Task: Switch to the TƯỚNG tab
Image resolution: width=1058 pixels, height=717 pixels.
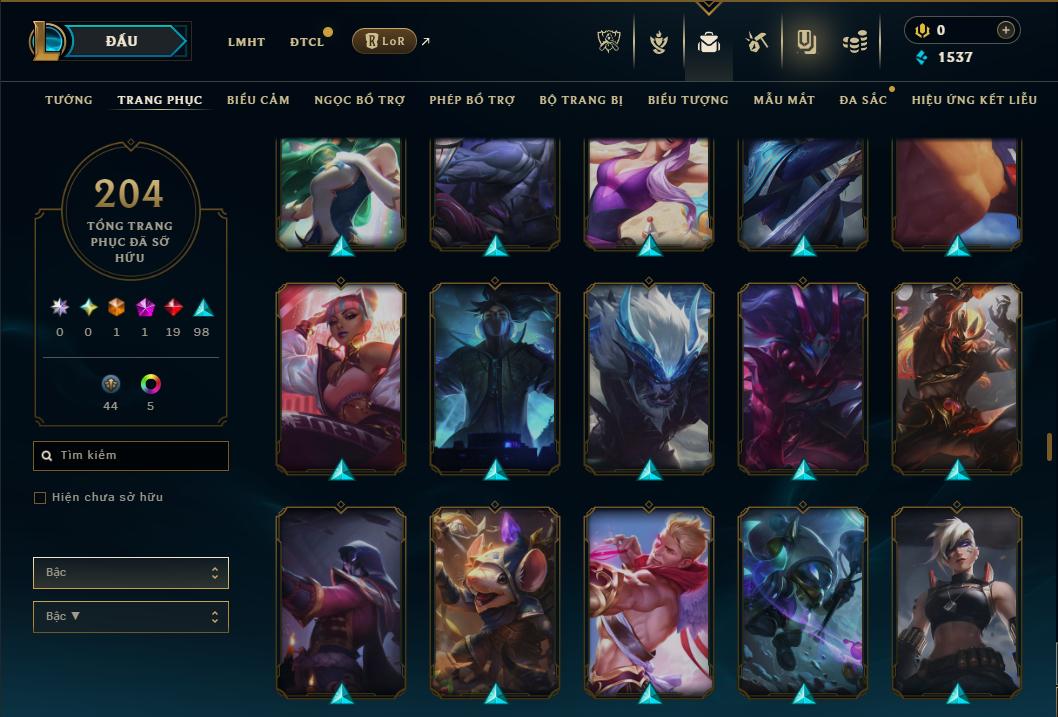Action: click(69, 100)
